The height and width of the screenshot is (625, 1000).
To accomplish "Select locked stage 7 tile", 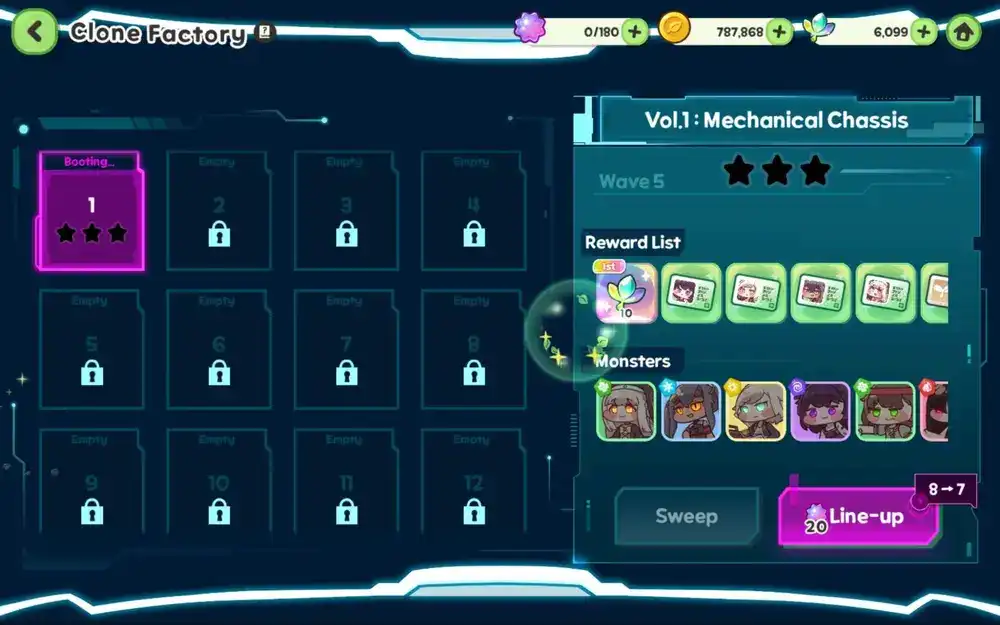I will 346,350.
